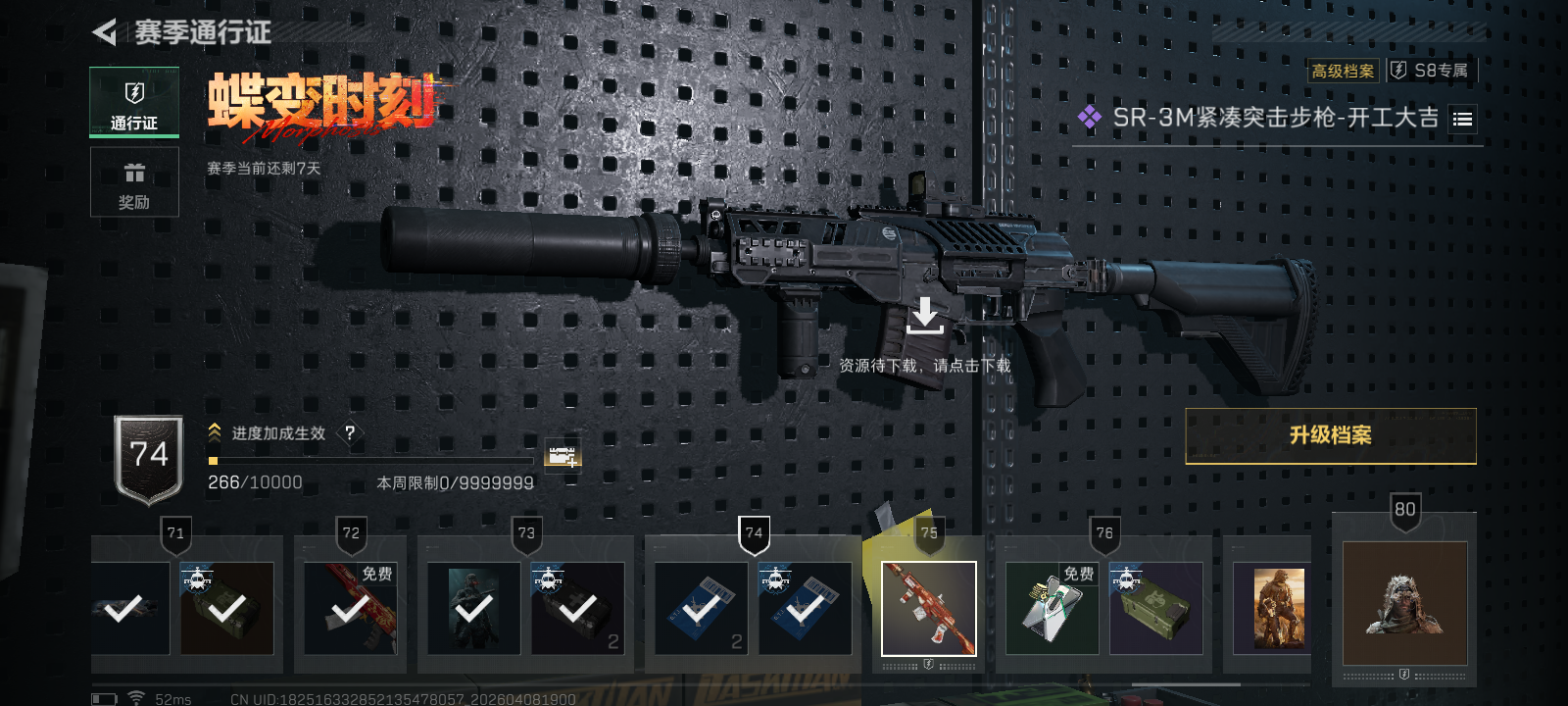View the level 72 free red weapon reward
This screenshot has height=706, width=1568.
350,608
